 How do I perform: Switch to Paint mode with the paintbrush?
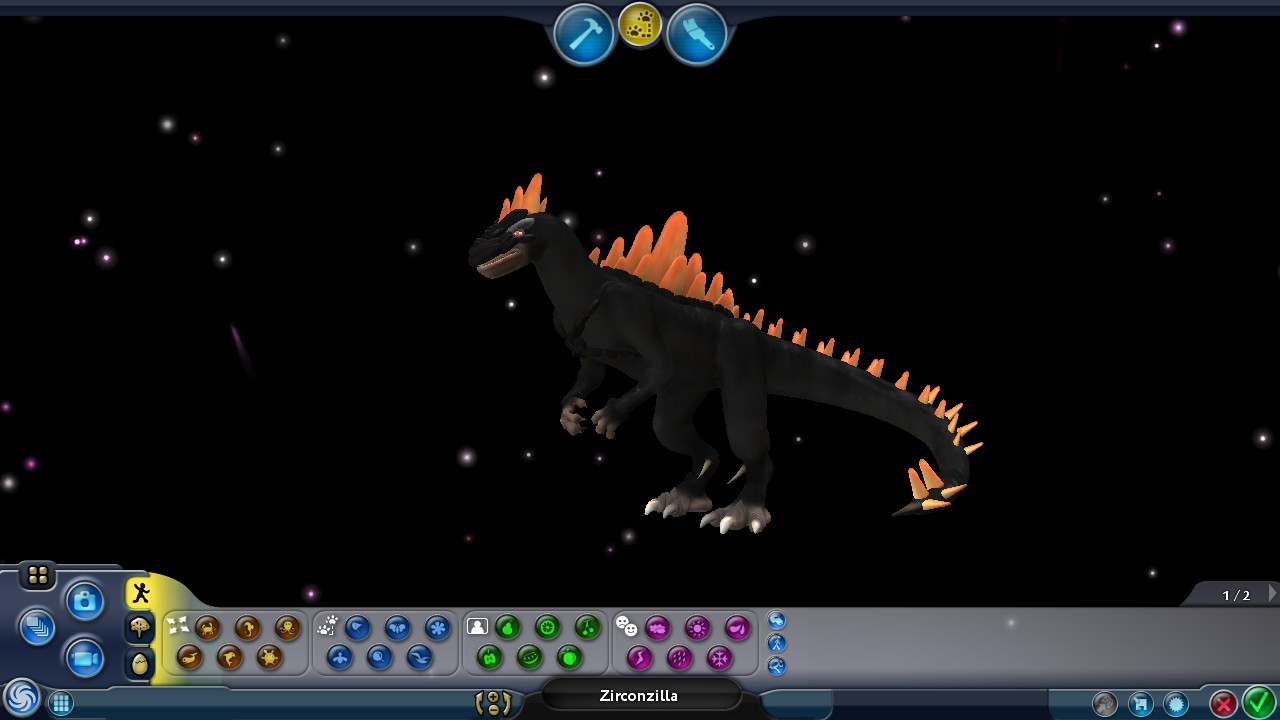(x=697, y=31)
